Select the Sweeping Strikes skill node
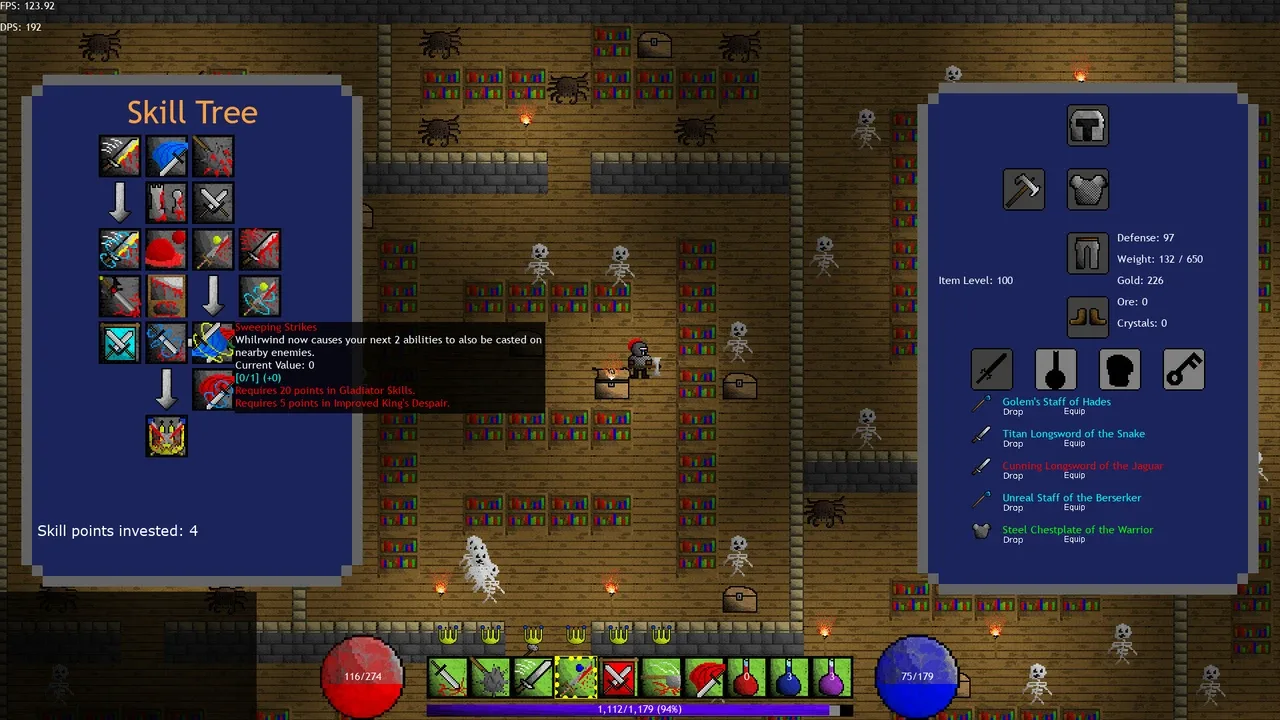The height and width of the screenshot is (720, 1280). point(212,342)
